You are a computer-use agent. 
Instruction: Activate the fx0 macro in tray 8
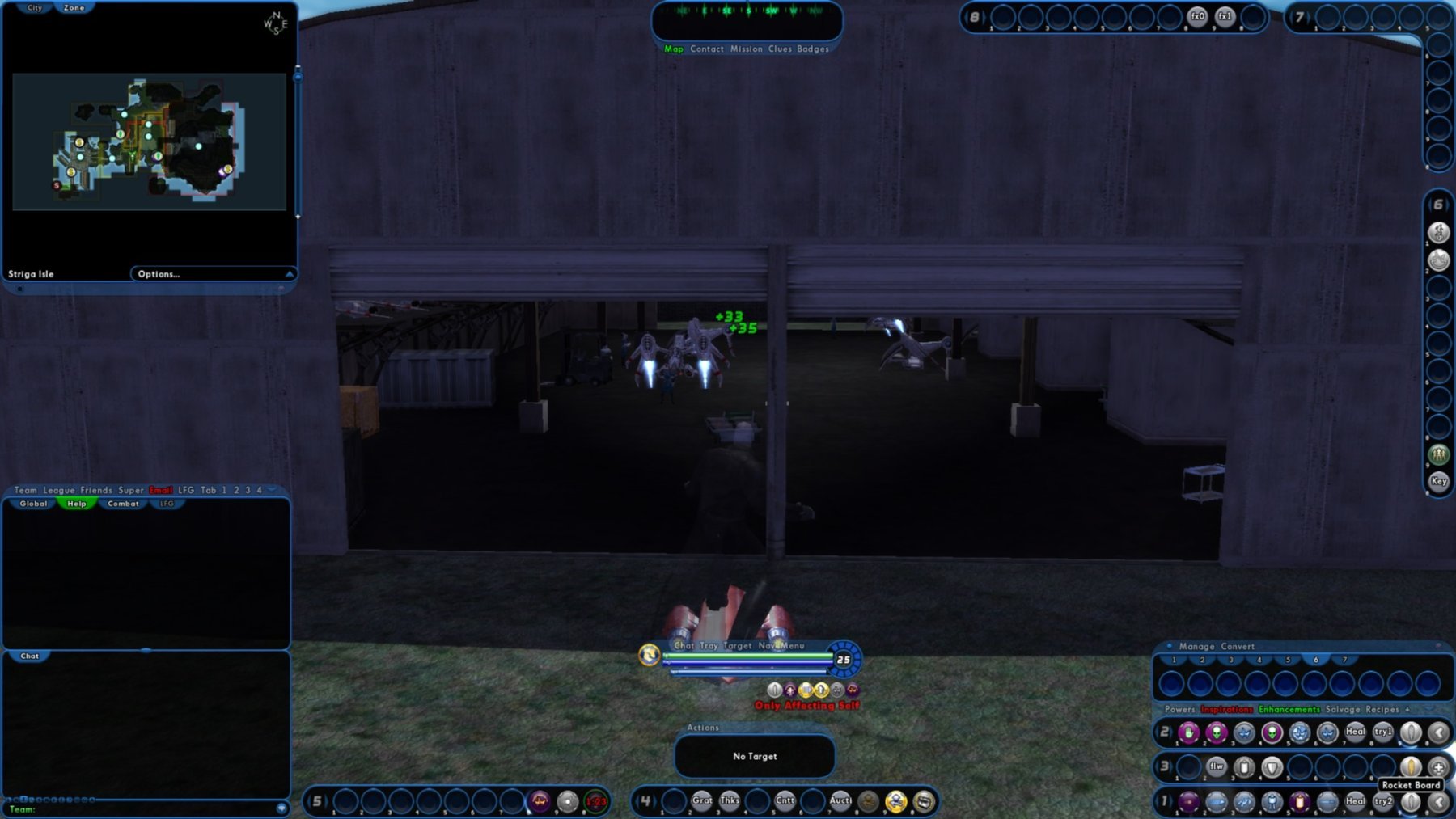click(x=1197, y=17)
